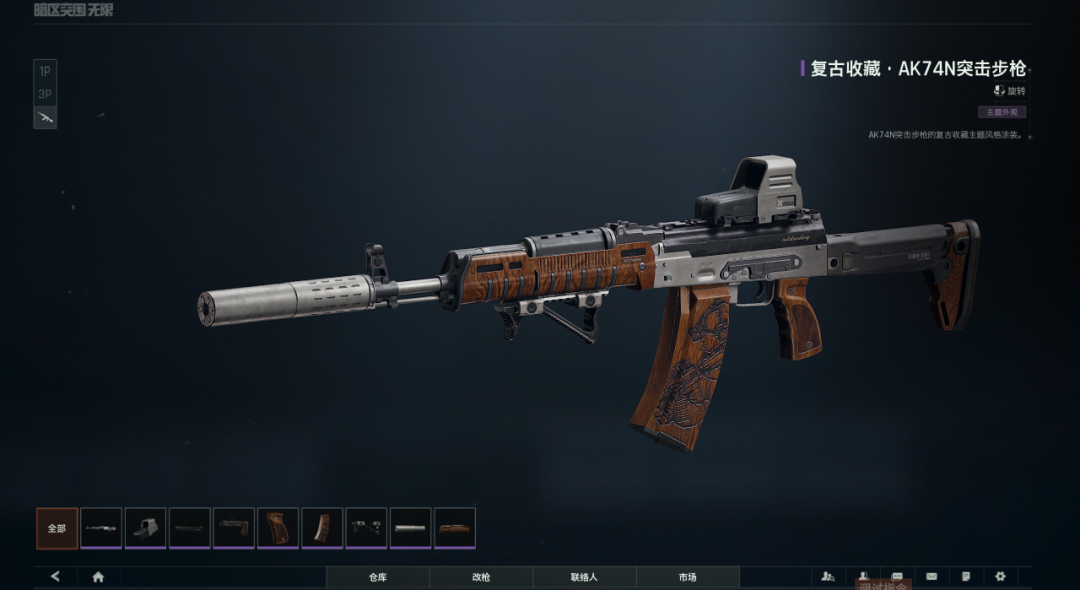Screen dimensions: 1080x590
Task: Click the 旋转 (Rotate) control
Action: 1009,91
